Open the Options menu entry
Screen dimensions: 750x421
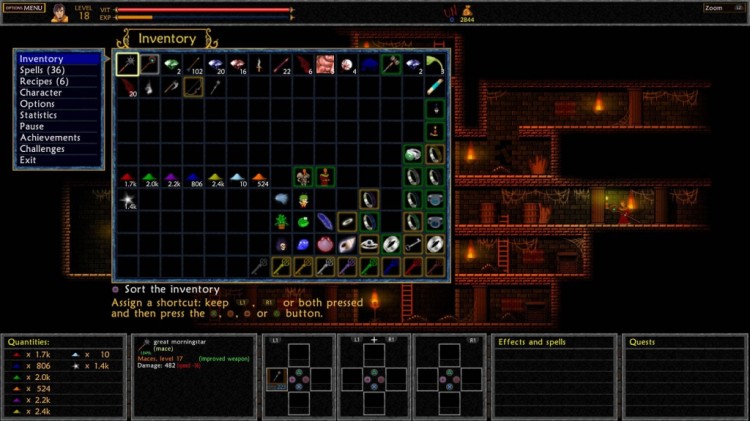pos(37,103)
